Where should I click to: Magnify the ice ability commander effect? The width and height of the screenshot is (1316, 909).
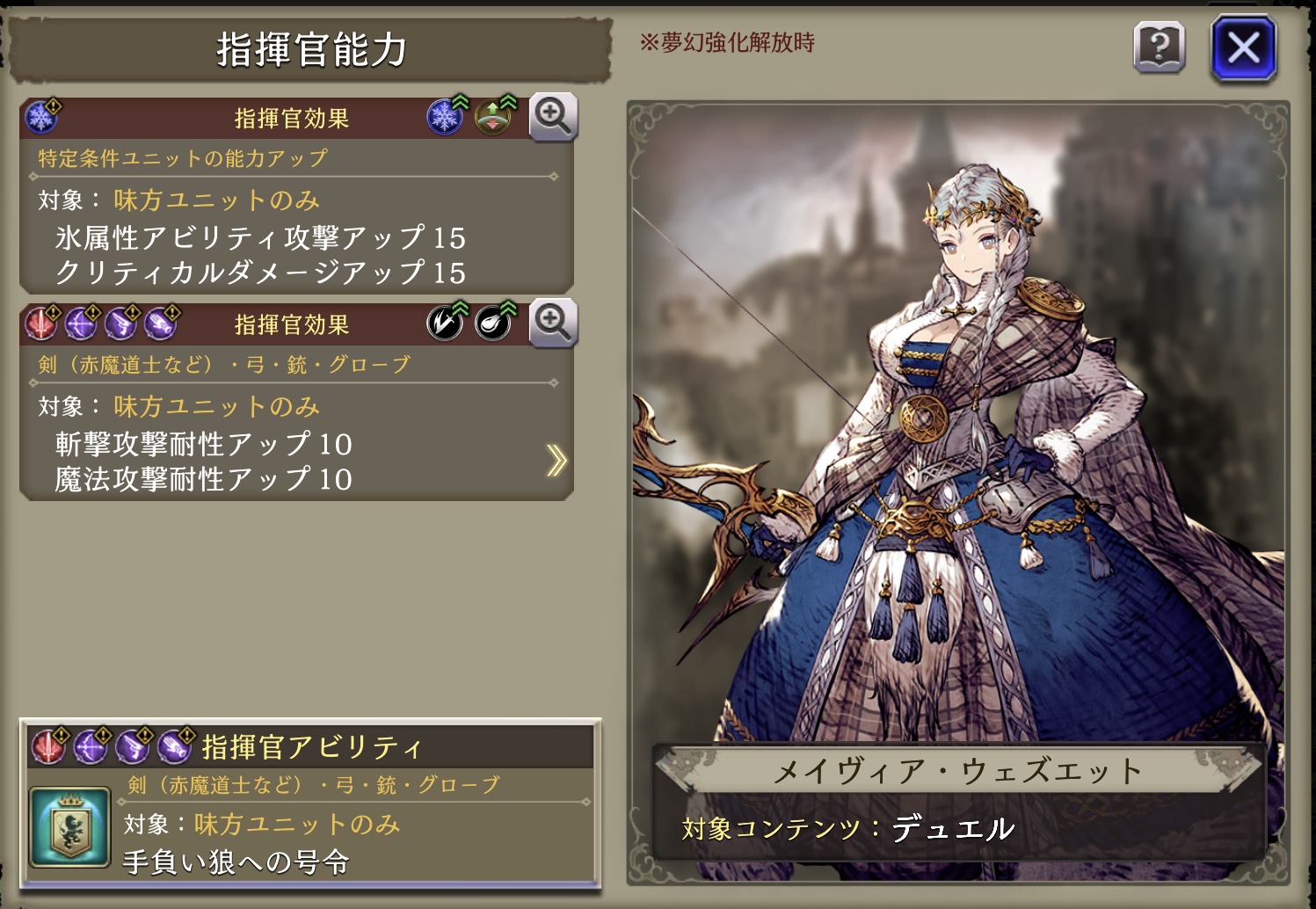(552, 116)
